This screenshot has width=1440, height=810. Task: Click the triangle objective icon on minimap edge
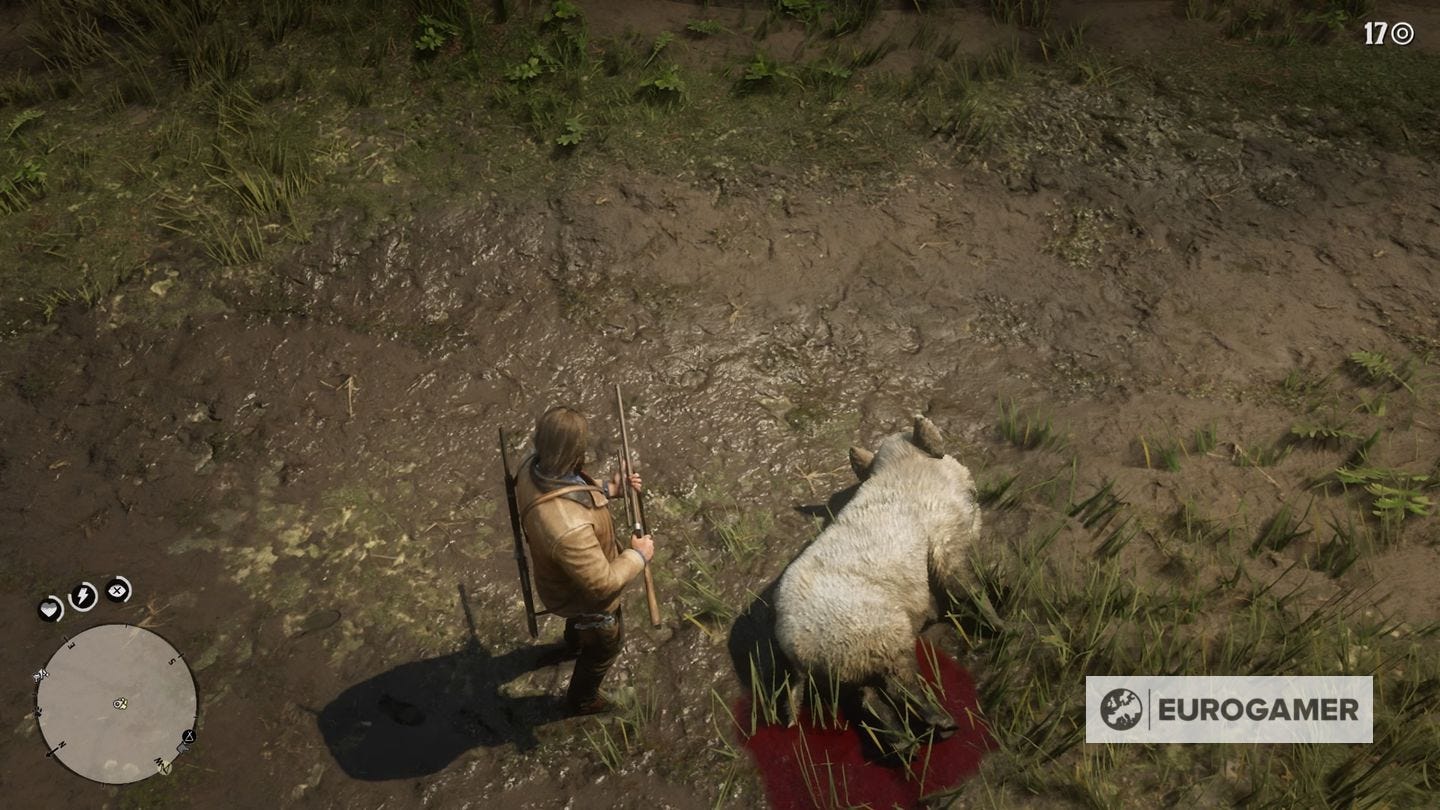pos(188,736)
